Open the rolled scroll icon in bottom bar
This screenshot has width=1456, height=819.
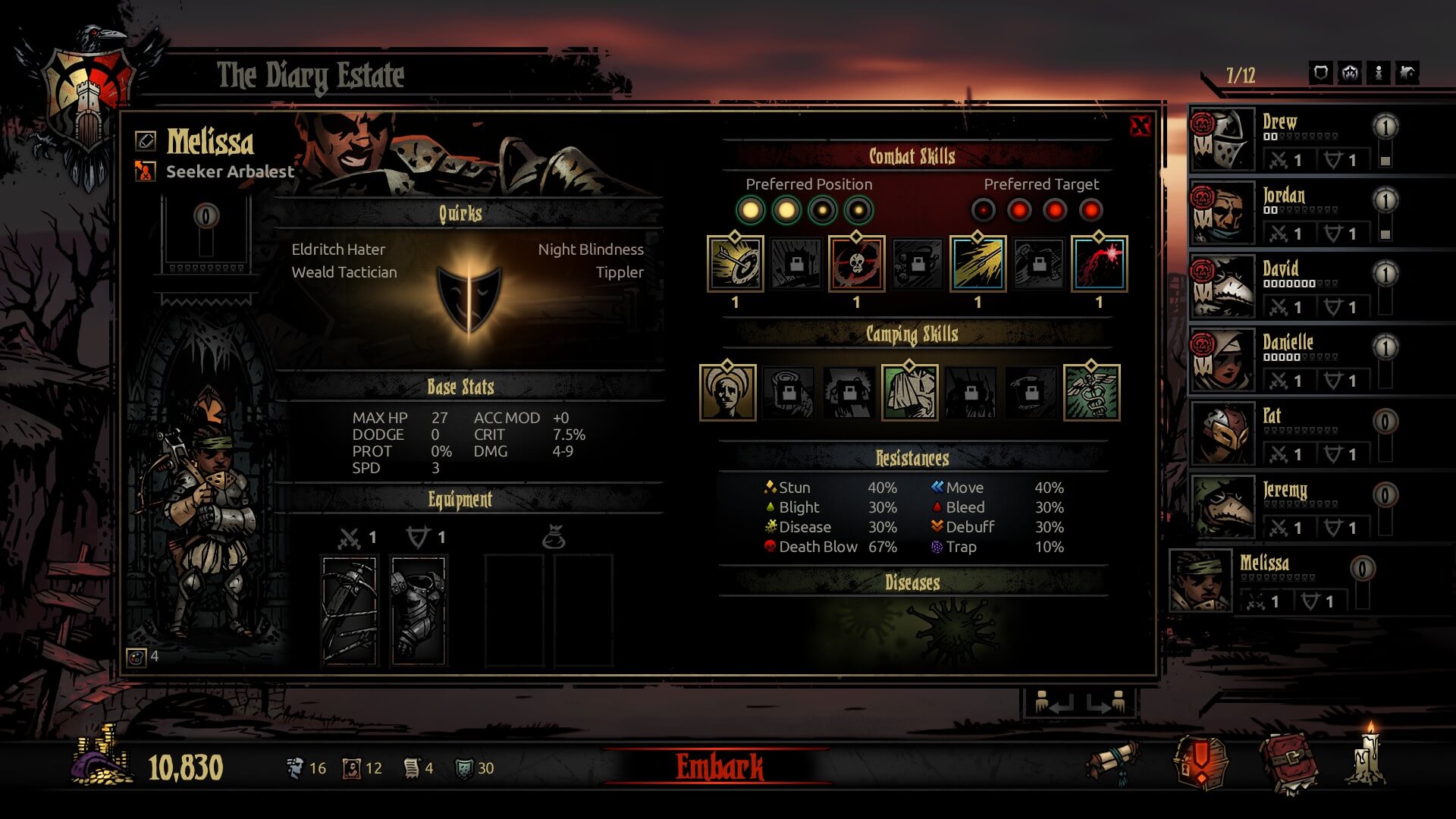pos(1112,761)
